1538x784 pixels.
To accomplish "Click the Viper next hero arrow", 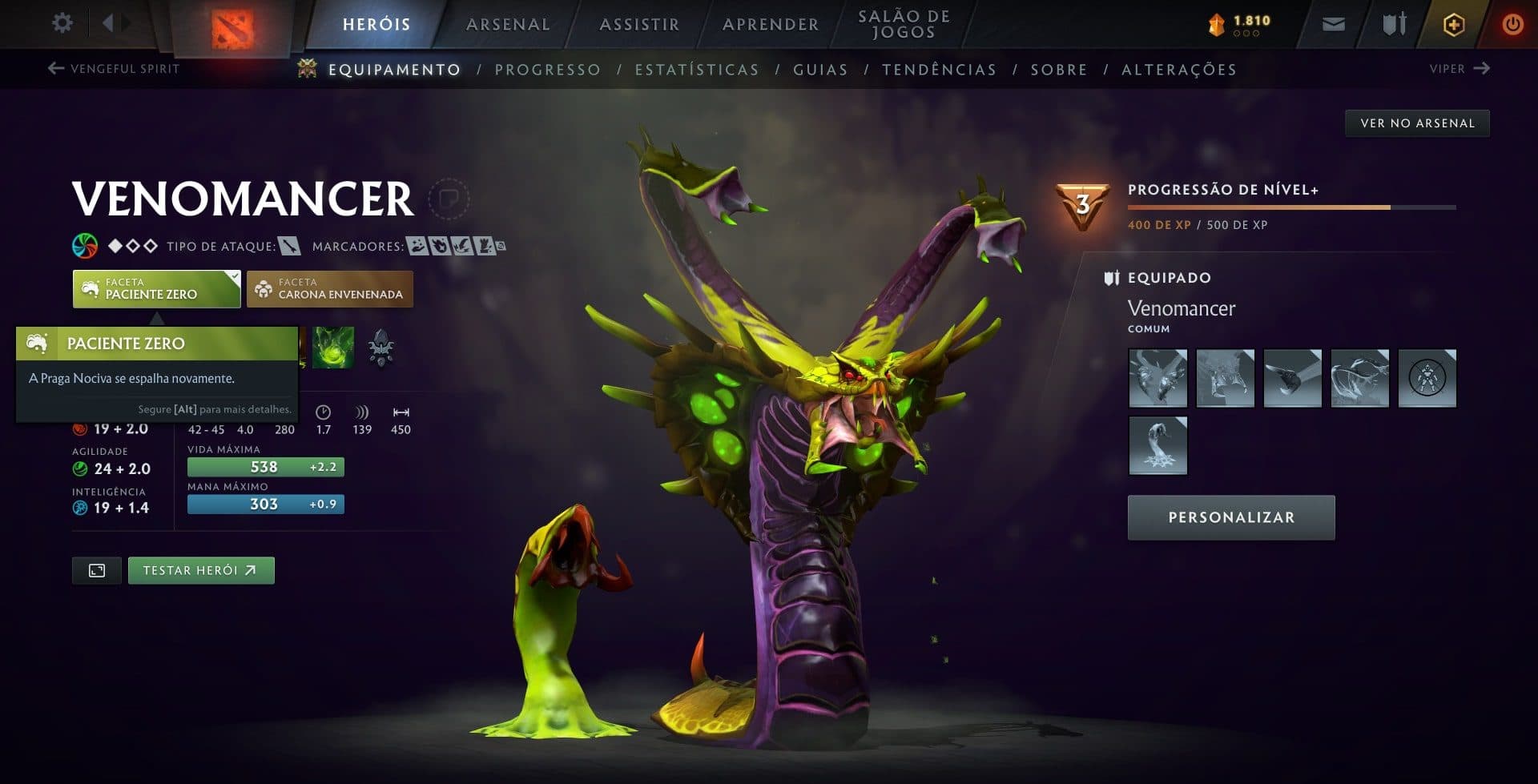I will tap(1483, 69).
